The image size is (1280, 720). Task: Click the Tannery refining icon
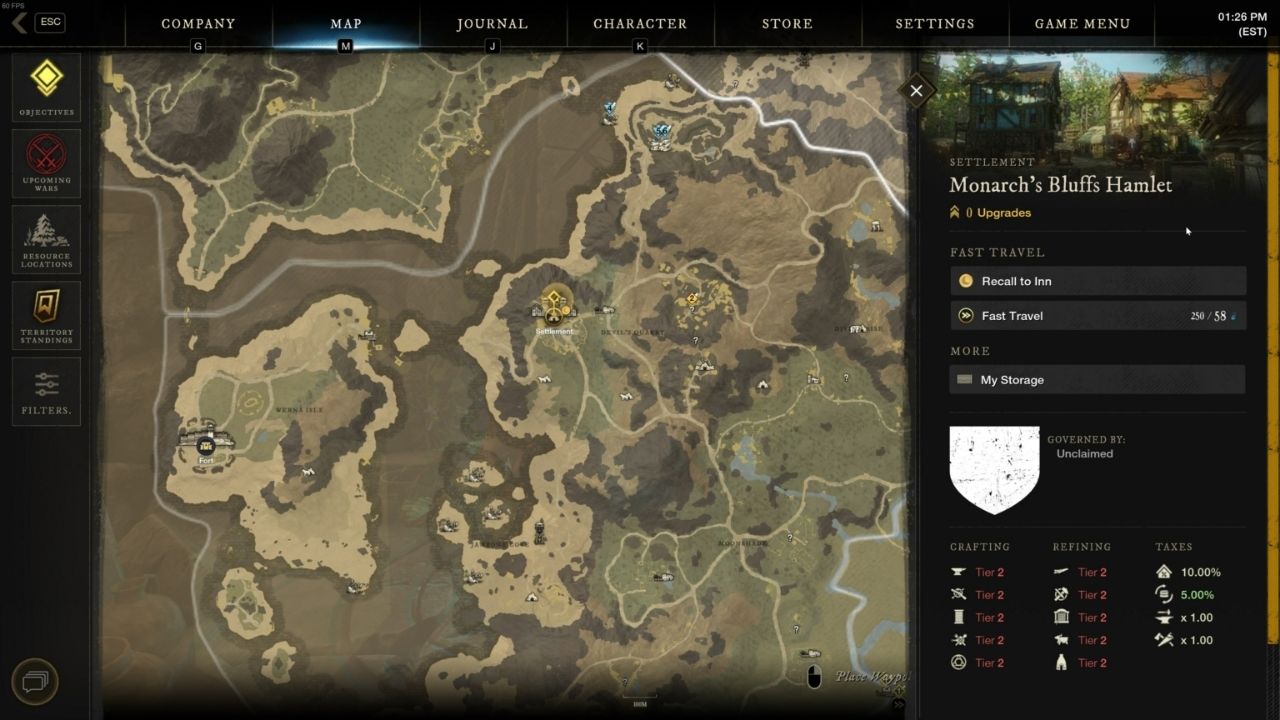pyautogui.click(x=1062, y=640)
